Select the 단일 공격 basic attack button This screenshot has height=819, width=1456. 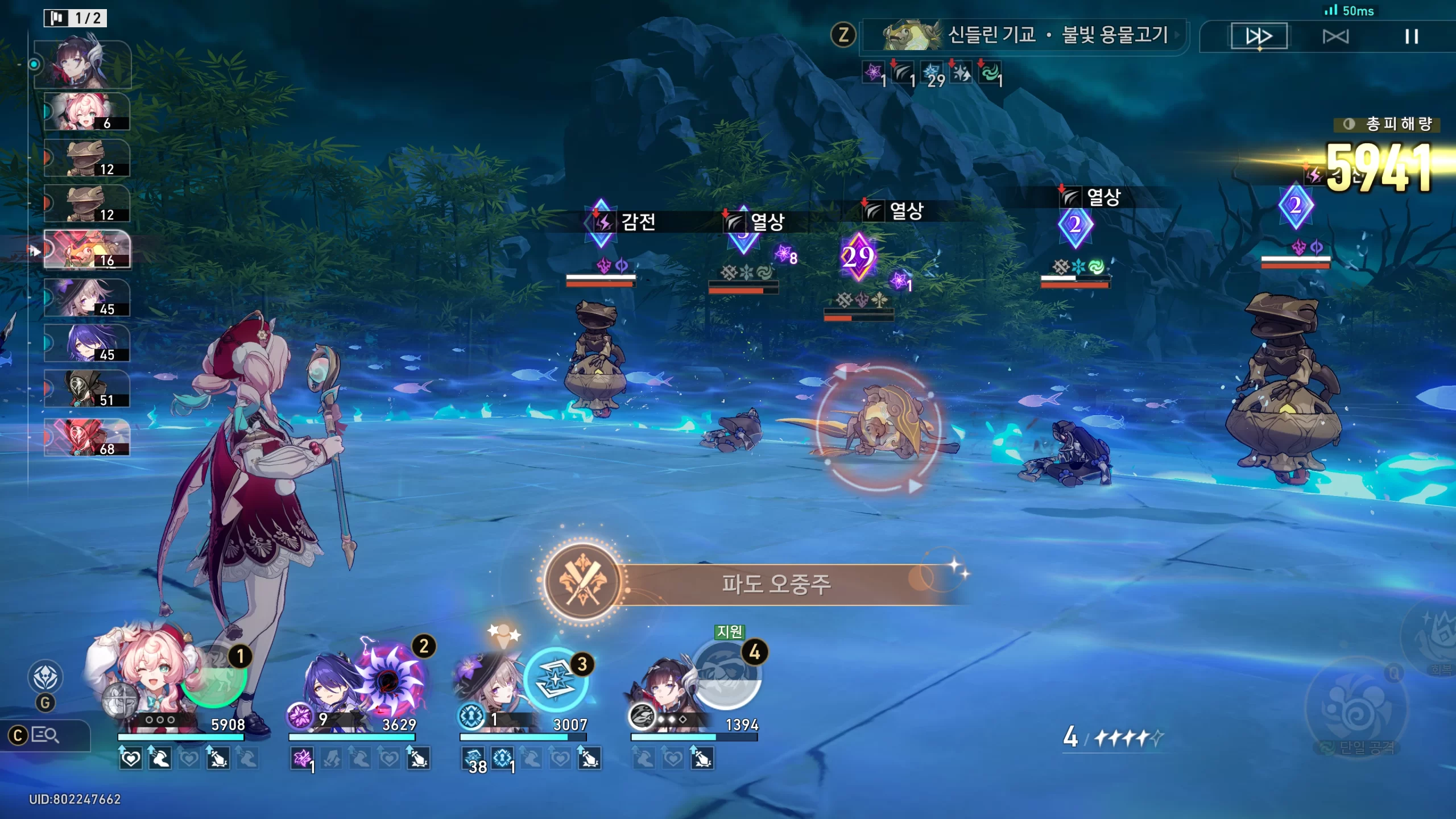click(x=1356, y=708)
